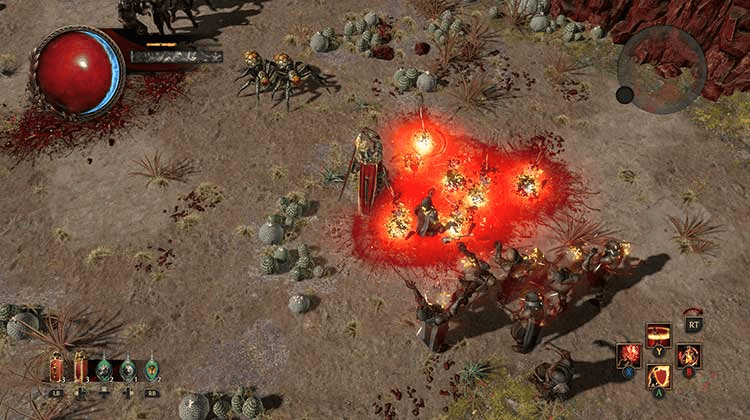
Task: Activate the red shield skill icon
Action: point(659,376)
